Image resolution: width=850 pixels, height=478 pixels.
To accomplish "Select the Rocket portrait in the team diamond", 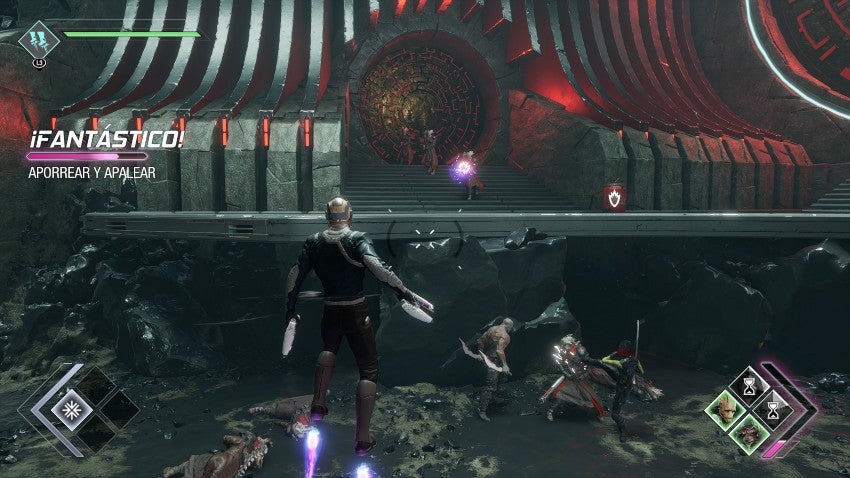I will [748, 433].
